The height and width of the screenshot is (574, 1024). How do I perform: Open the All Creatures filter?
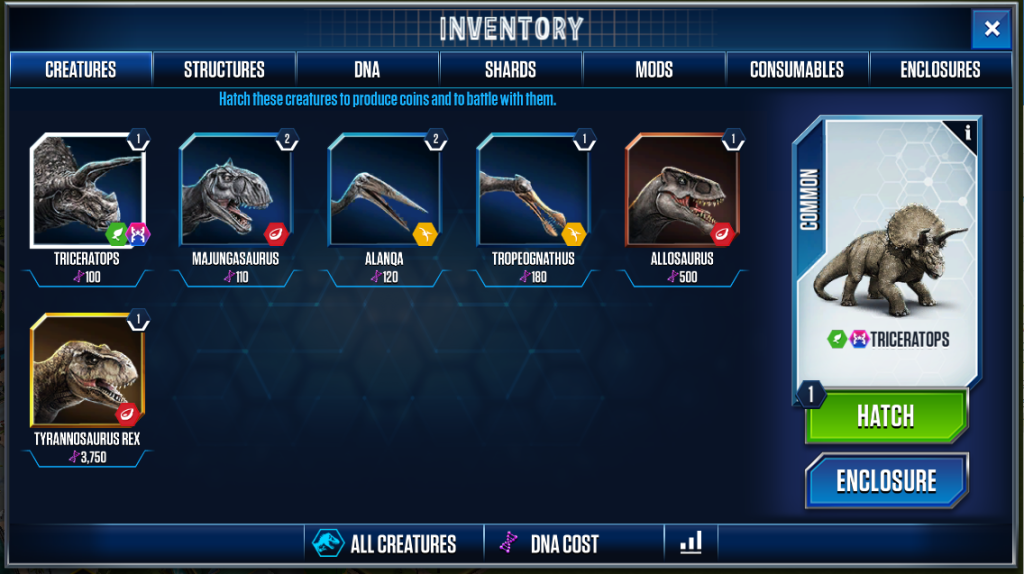pyautogui.click(x=393, y=544)
